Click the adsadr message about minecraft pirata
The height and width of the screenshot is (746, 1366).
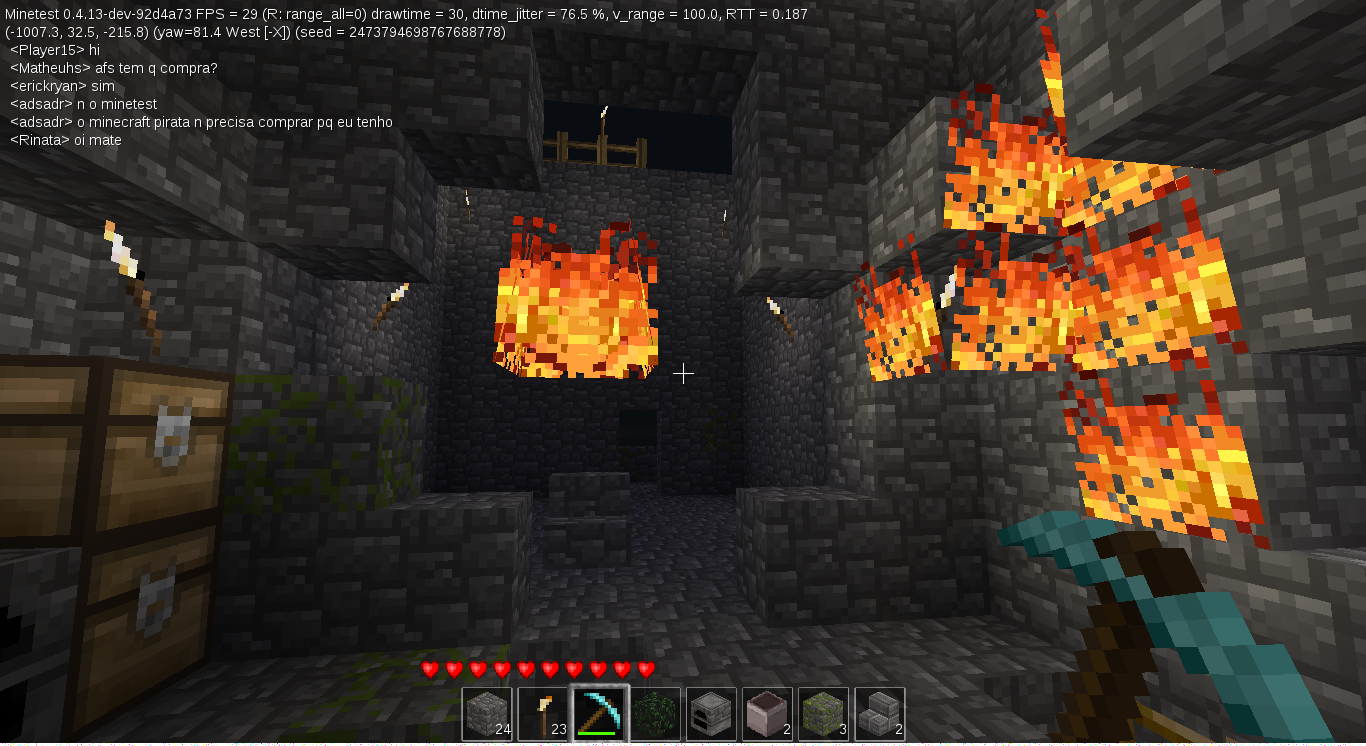(x=200, y=122)
